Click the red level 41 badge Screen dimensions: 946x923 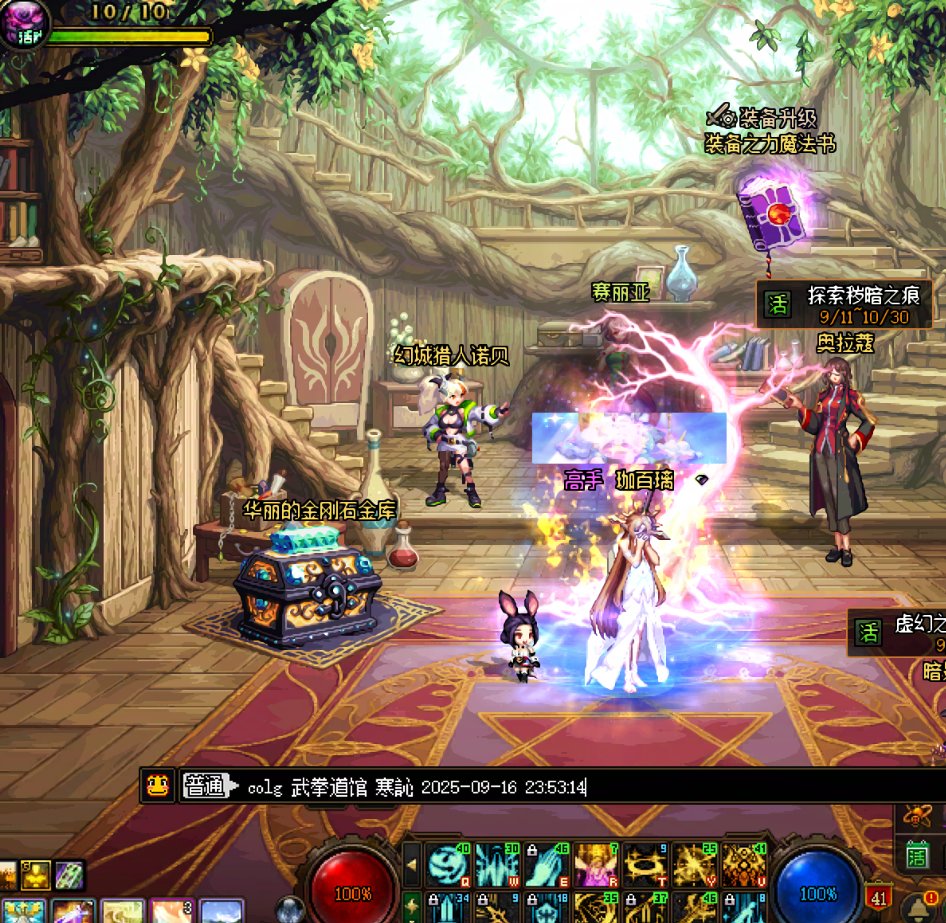click(x=879, y=896)
